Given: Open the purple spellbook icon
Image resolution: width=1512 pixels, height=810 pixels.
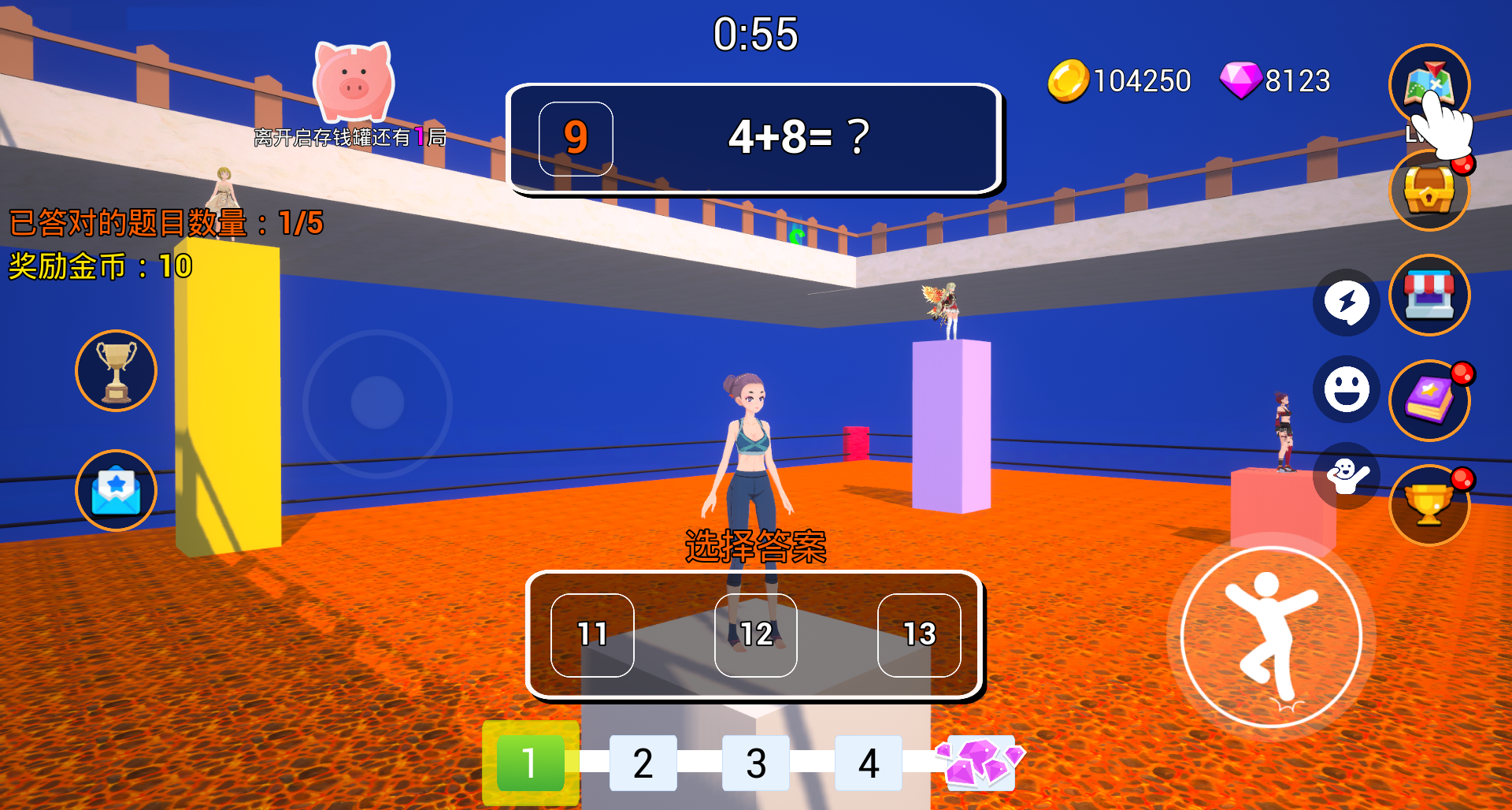Looking at the screenshot, I should tap(1429, 400).
